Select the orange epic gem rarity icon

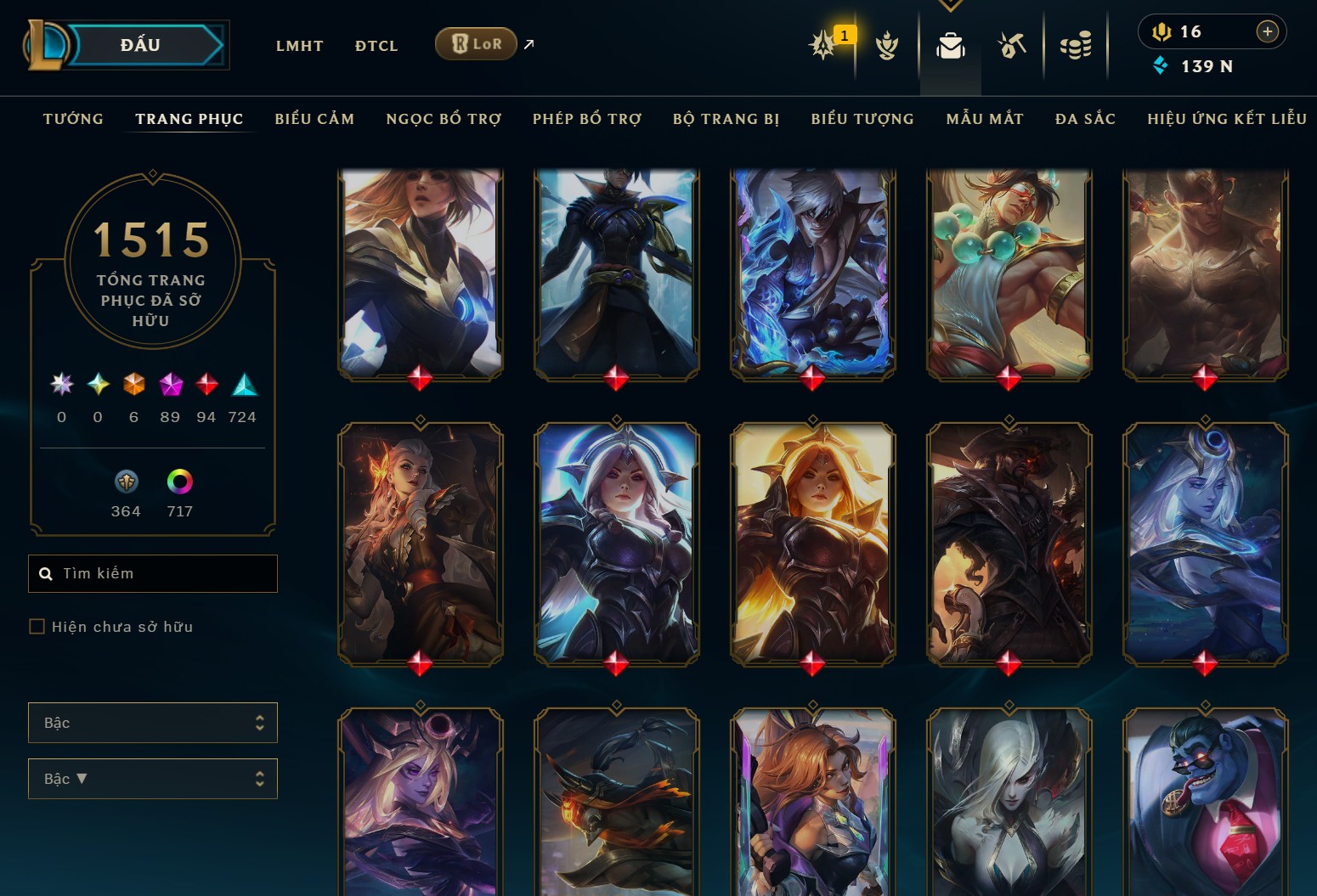coord(133,385)
